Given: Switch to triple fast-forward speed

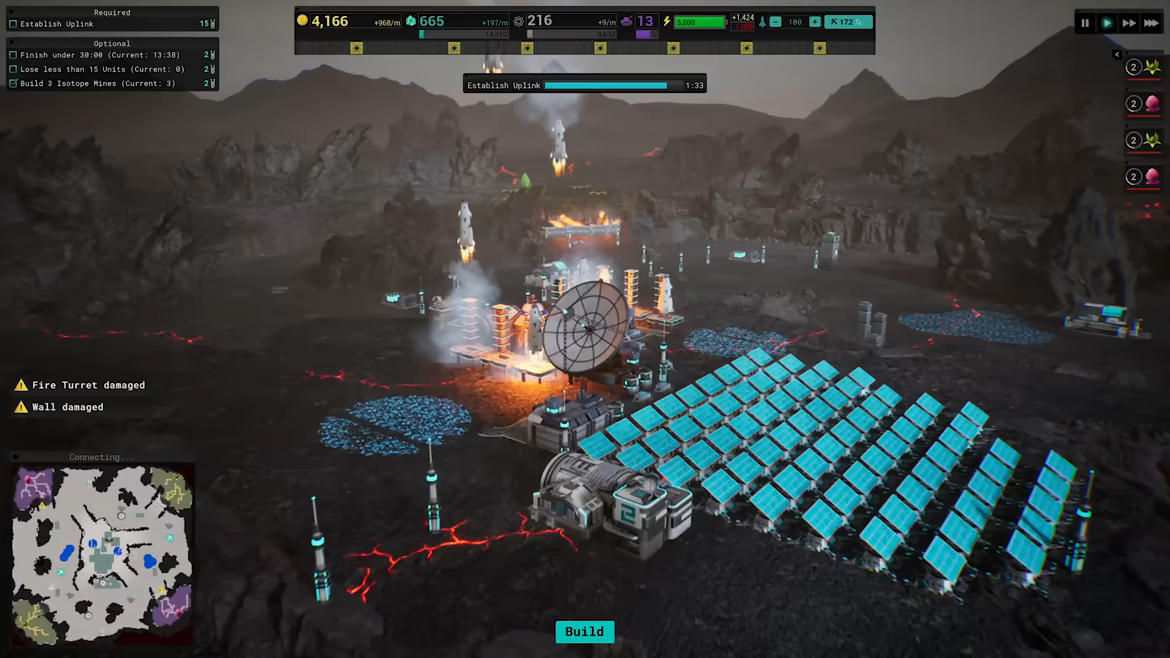Looking at the screenshot, I should tap(1152, 23).
